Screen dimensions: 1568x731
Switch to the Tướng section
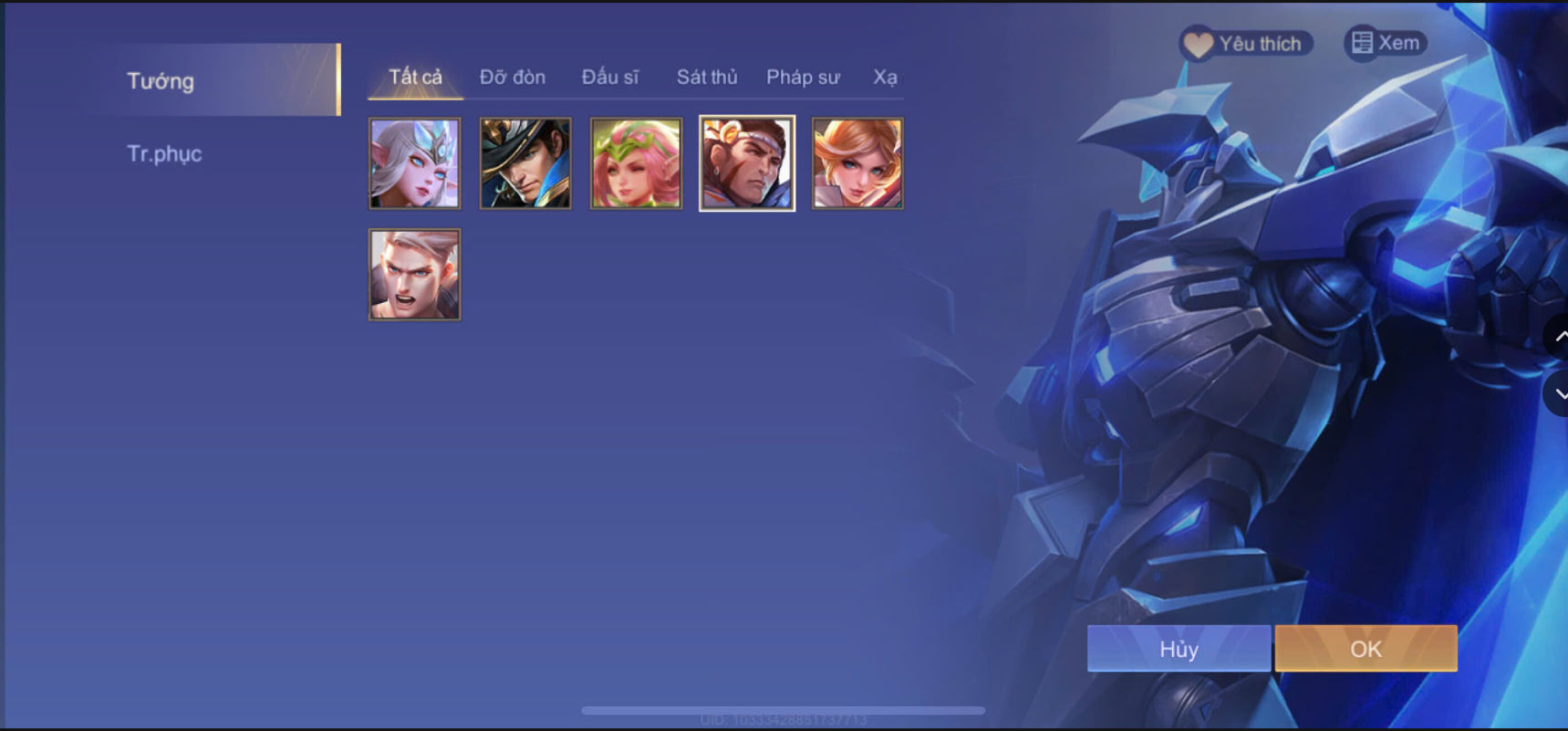[161, 81]
